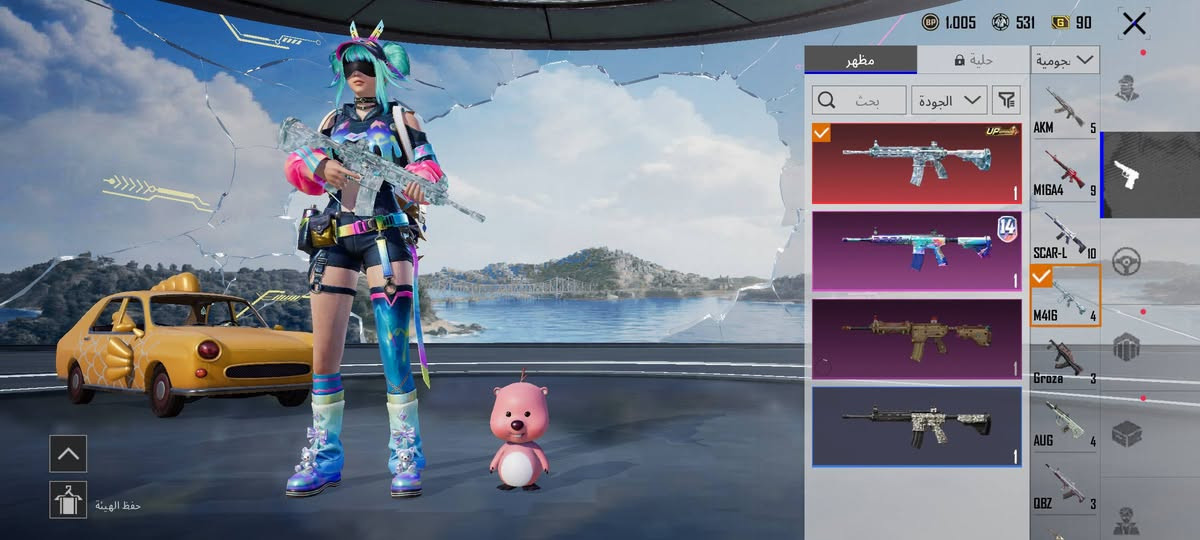Open the locked حلية tab

[x=972, y=60]
